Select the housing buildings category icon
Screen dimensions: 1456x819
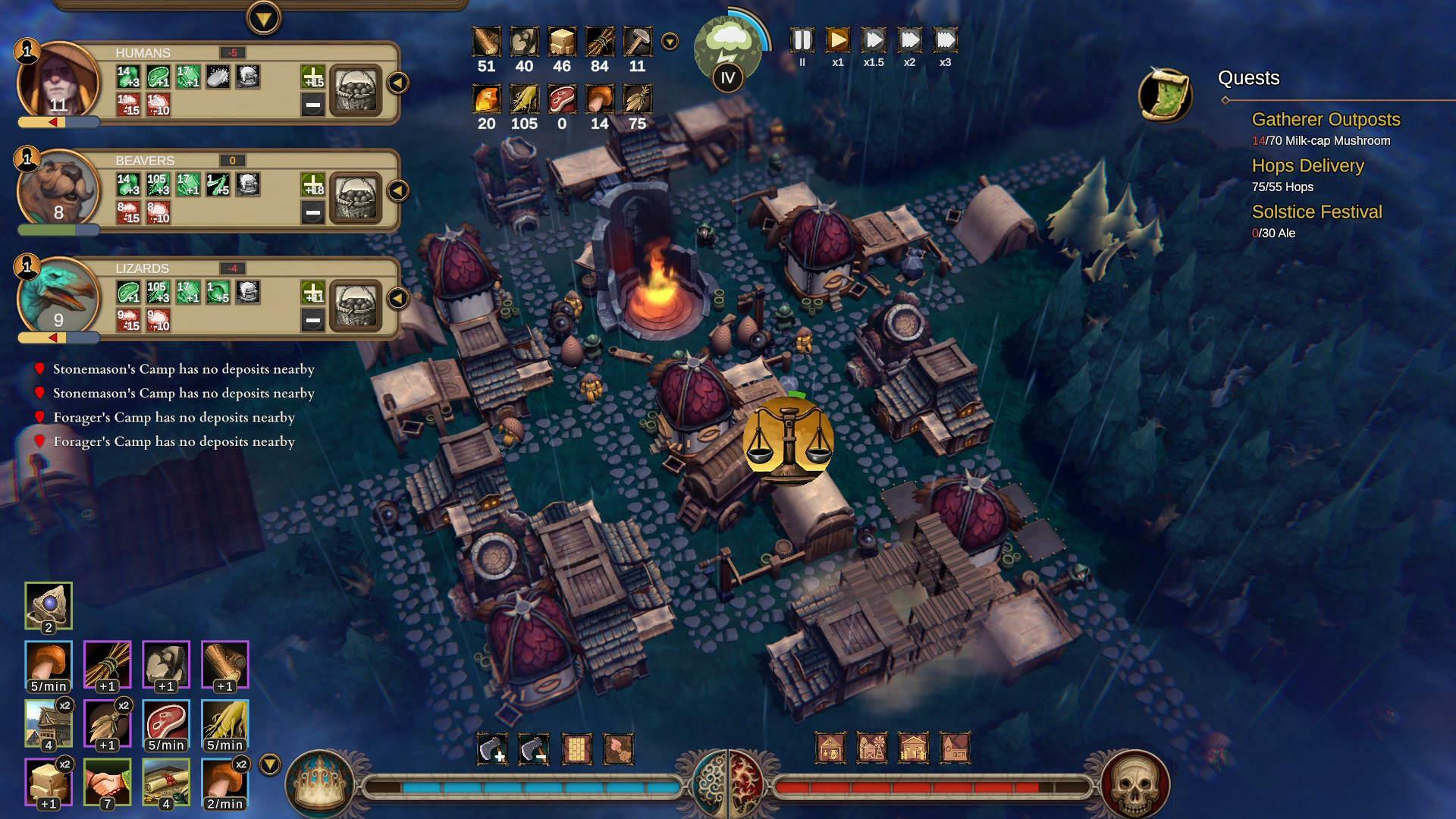tap(914, 748)
